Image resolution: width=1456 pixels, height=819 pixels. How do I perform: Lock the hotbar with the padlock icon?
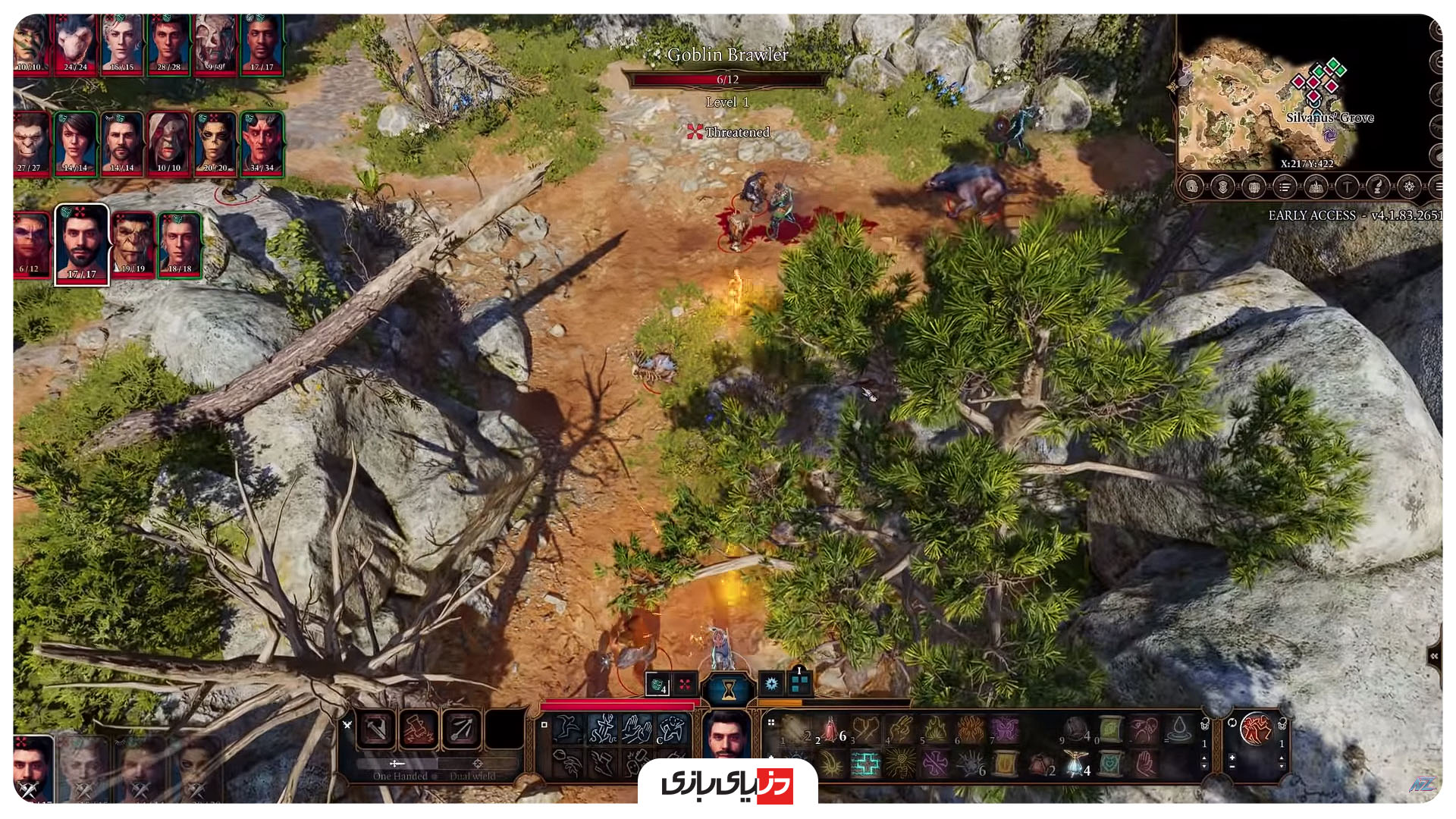point(1205,726)
